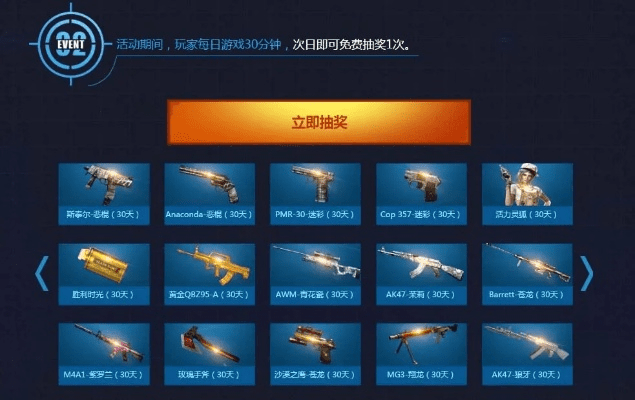Click the AK47-茉莉 rifle tile
This screenshot has width=635, height=400.
421,272
